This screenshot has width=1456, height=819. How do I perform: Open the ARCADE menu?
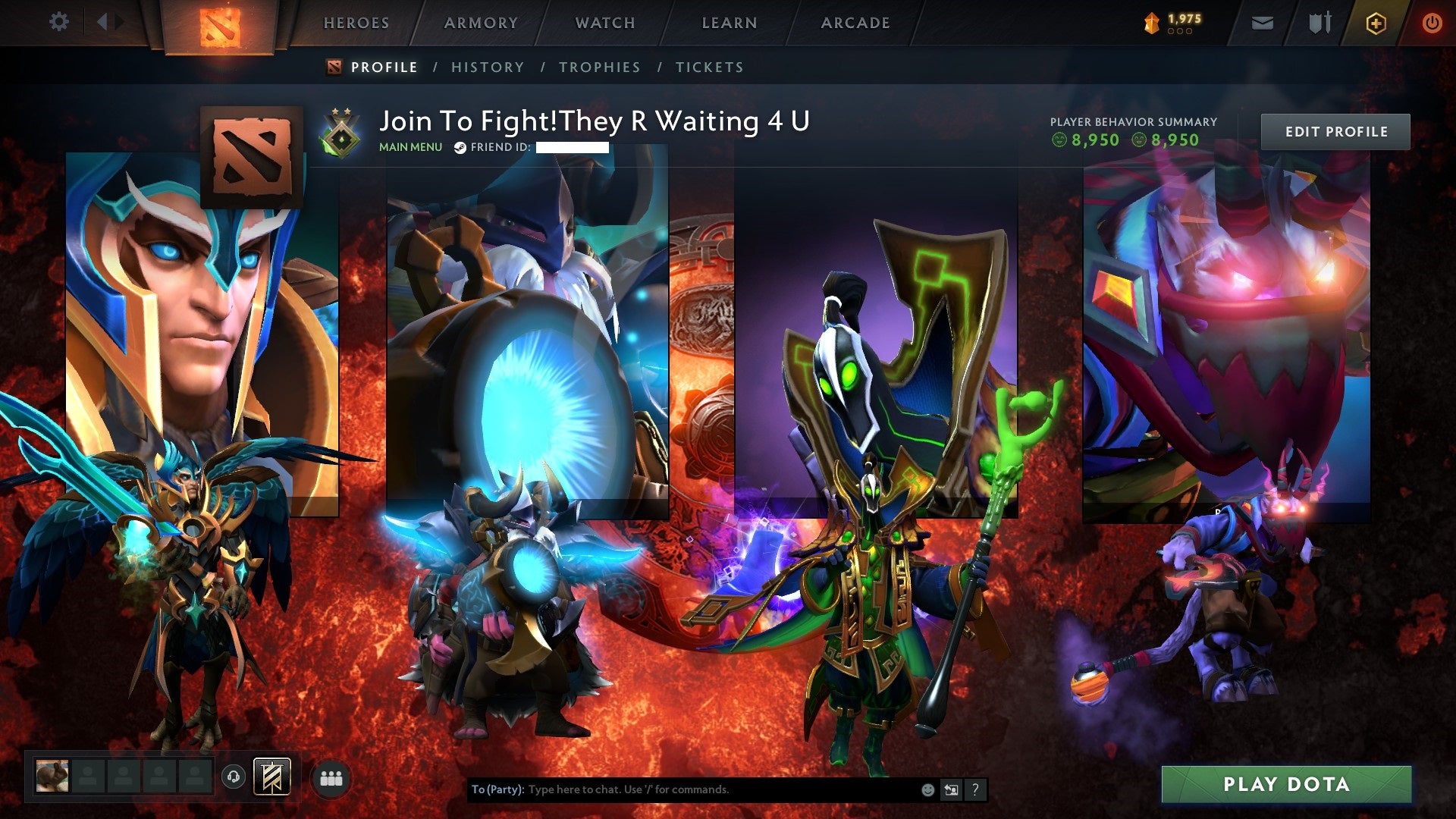[x=855, y=23]
